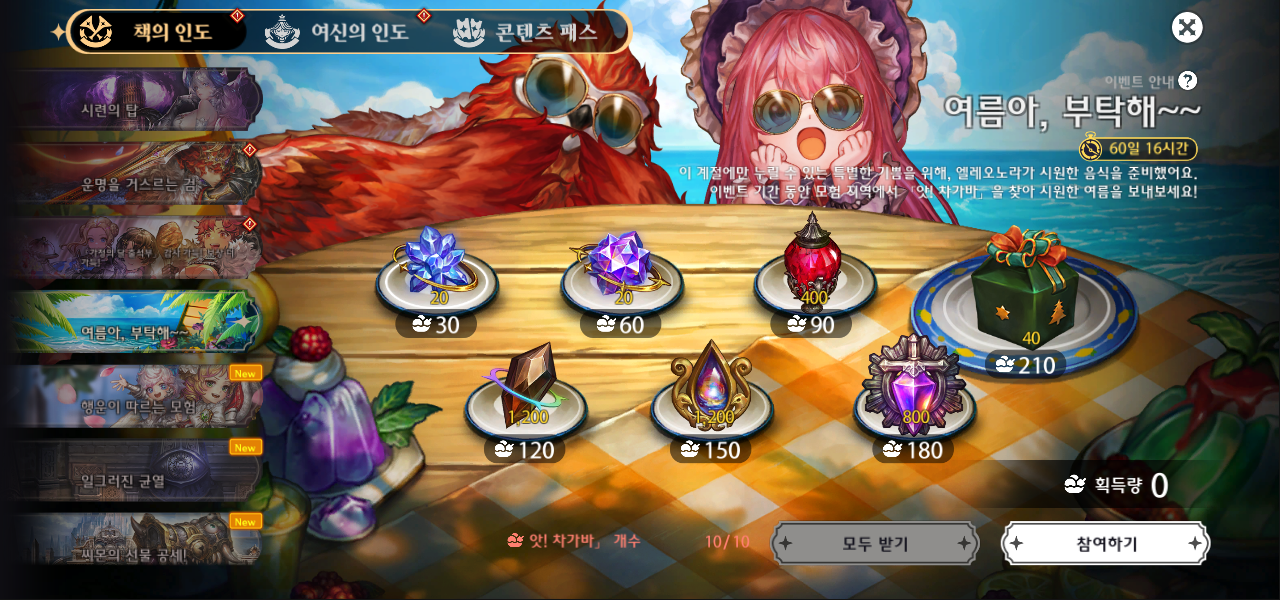Close the event window
Viewport: 1280px width, 600px height.
click(x=1187, y=27)
